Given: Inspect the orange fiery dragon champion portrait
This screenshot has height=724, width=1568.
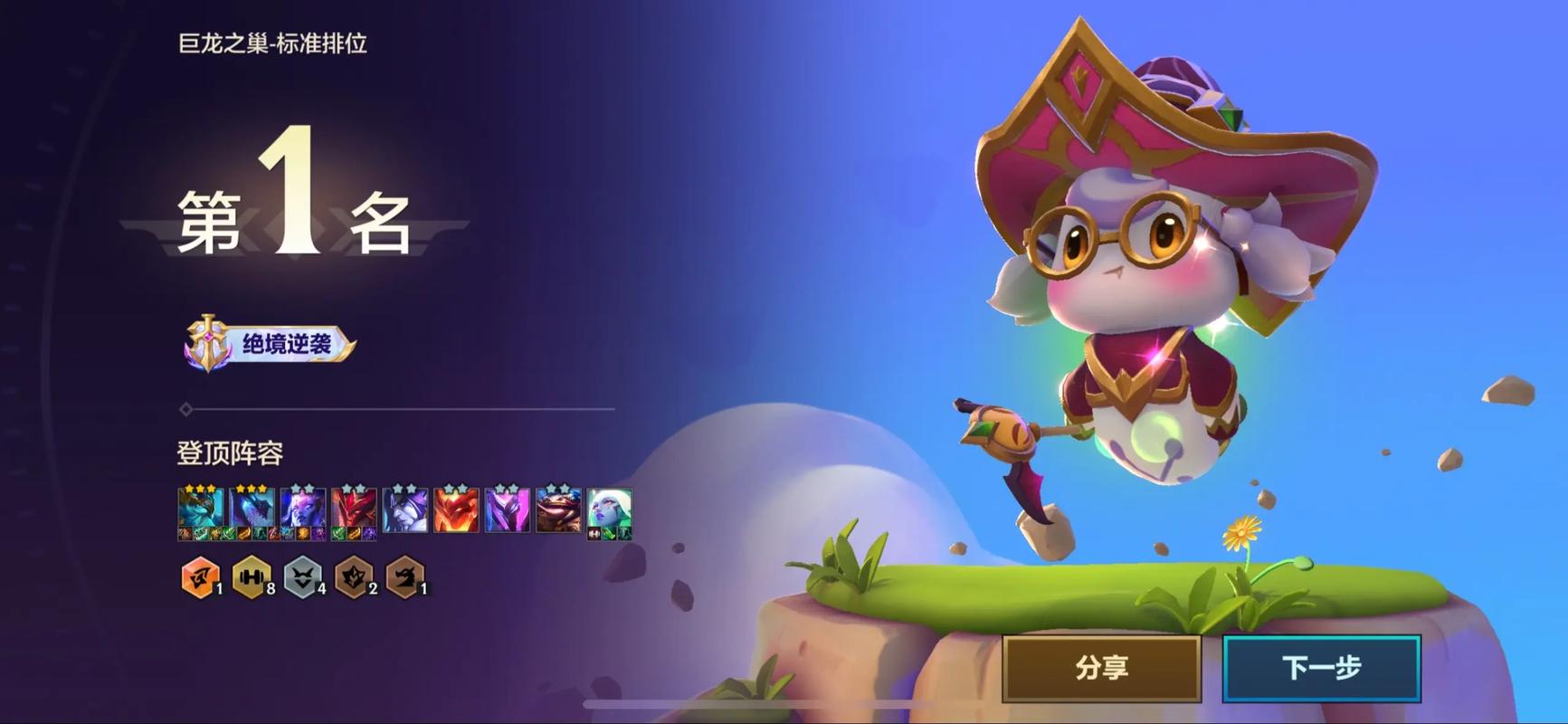Looking at the screenshot, I should tap(456, 510).
